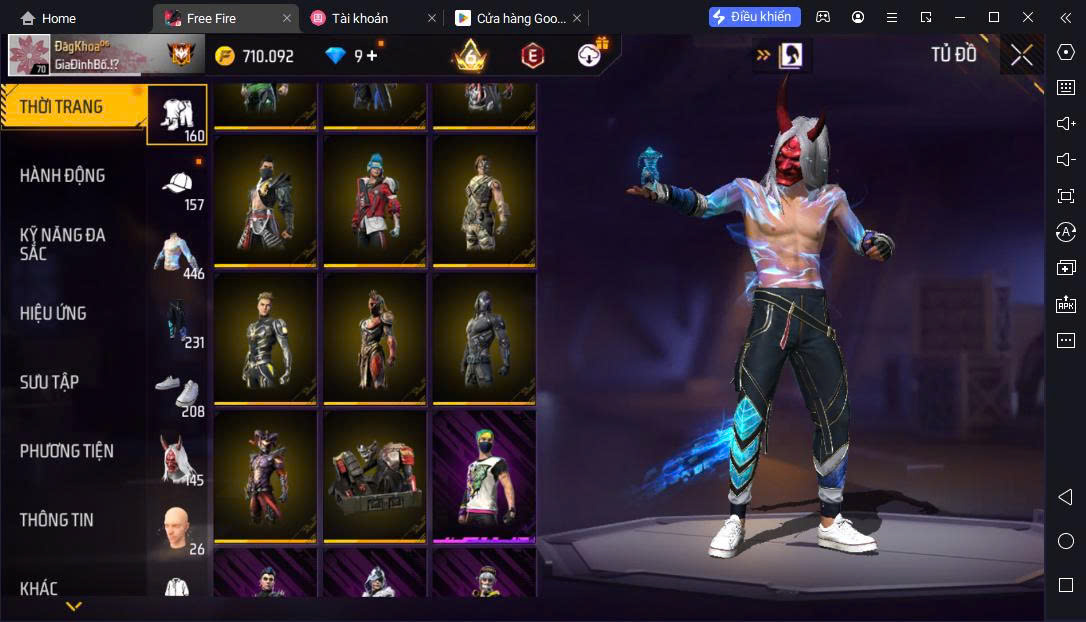Select the THÔNG TIN category

[56, 520]
